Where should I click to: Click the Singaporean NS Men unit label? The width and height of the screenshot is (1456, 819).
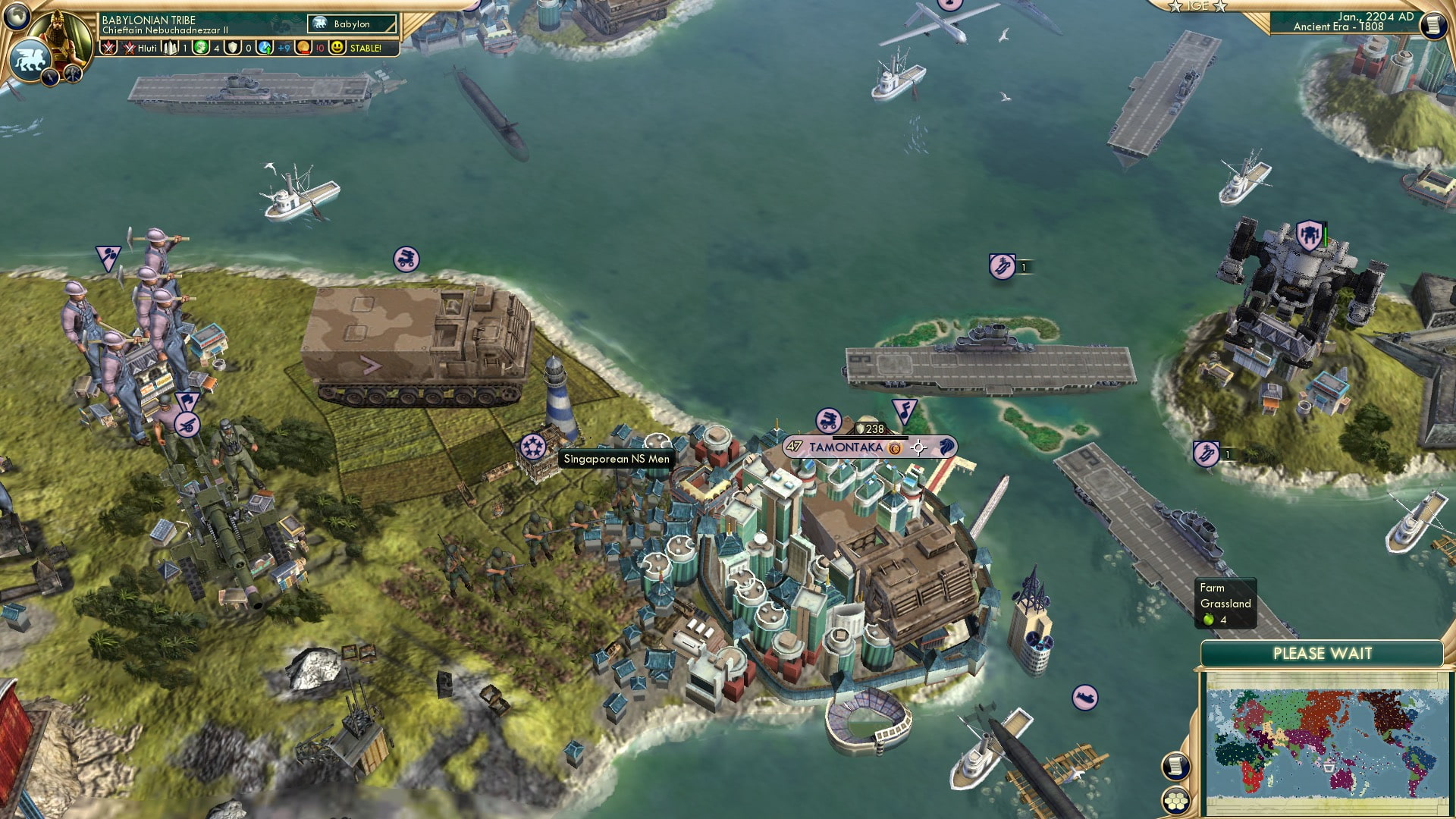coord(616,460)
